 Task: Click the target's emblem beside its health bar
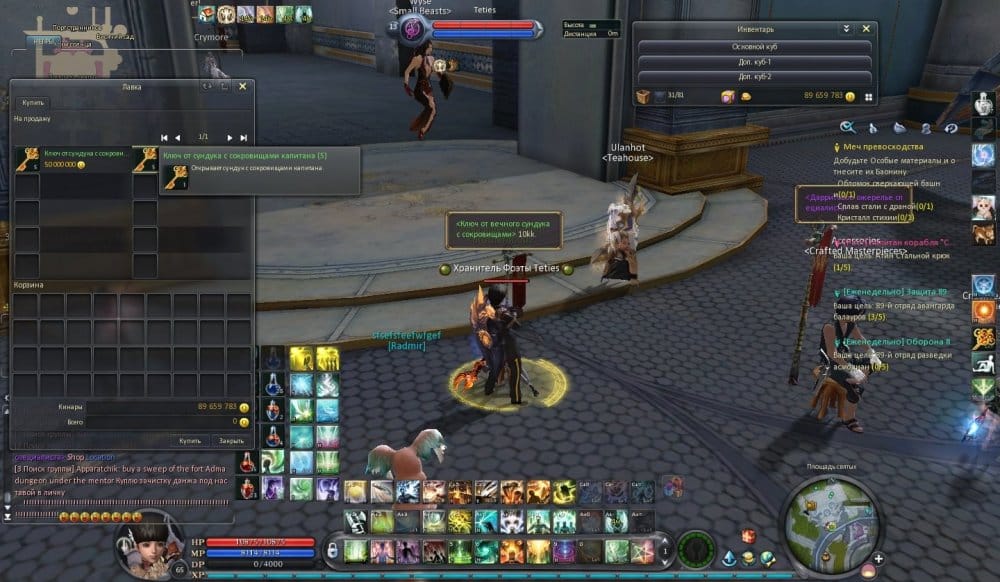[413, 29]
